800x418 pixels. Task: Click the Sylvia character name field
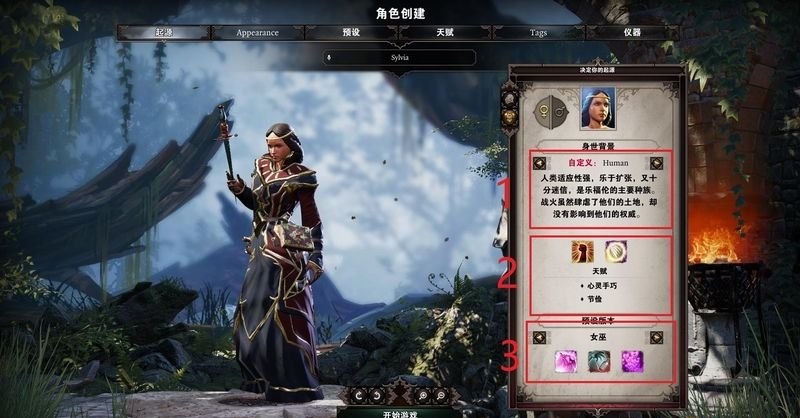pos(400,57)
